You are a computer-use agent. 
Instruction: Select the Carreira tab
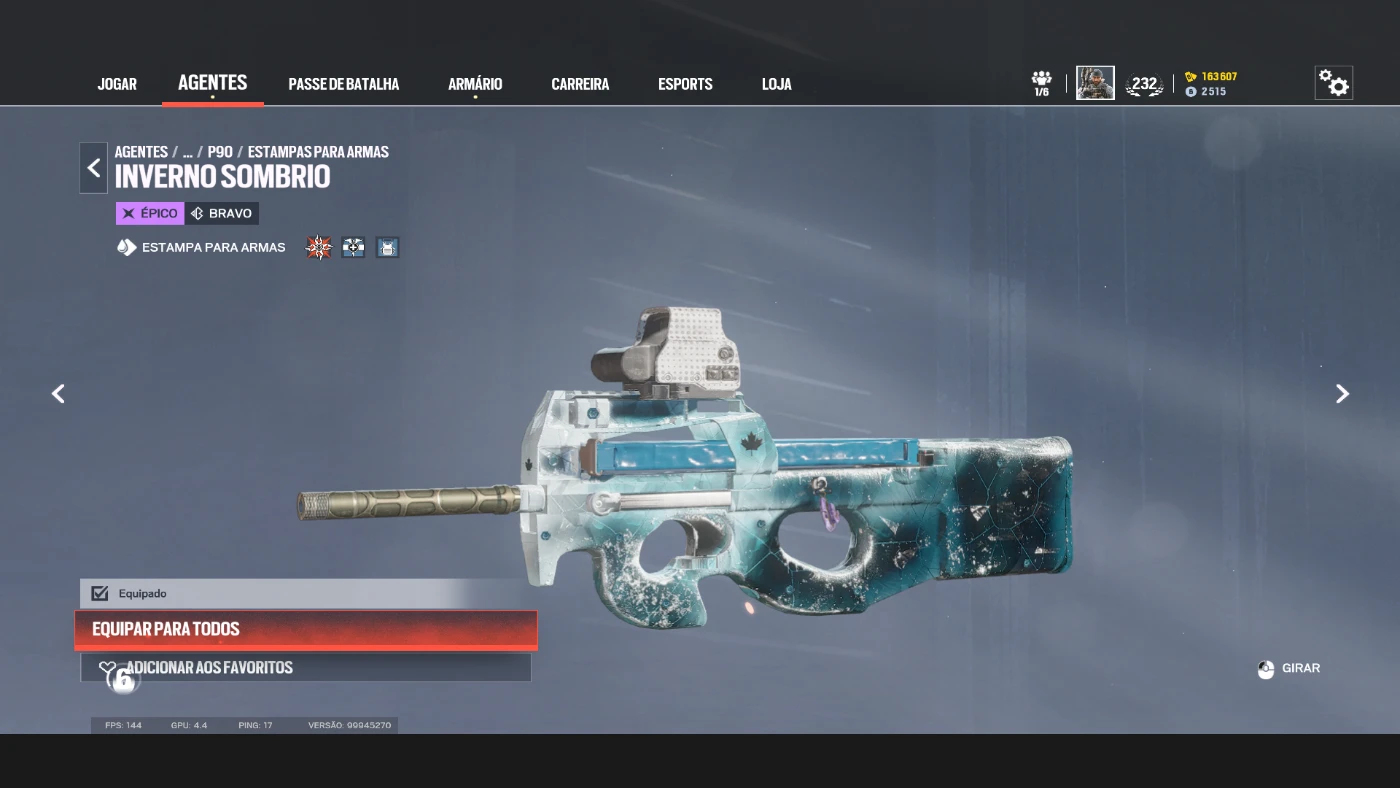click(x=580, y=84)
